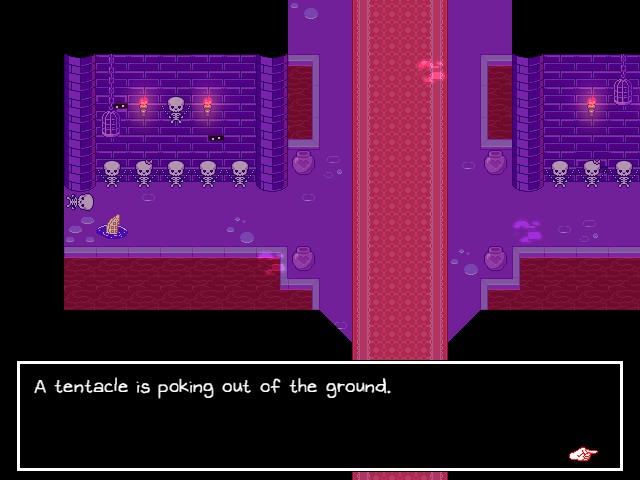The height and width of the screenshot is (480, 640).
Task: Advance the tentacle dialogue text box
Action: 320,415
